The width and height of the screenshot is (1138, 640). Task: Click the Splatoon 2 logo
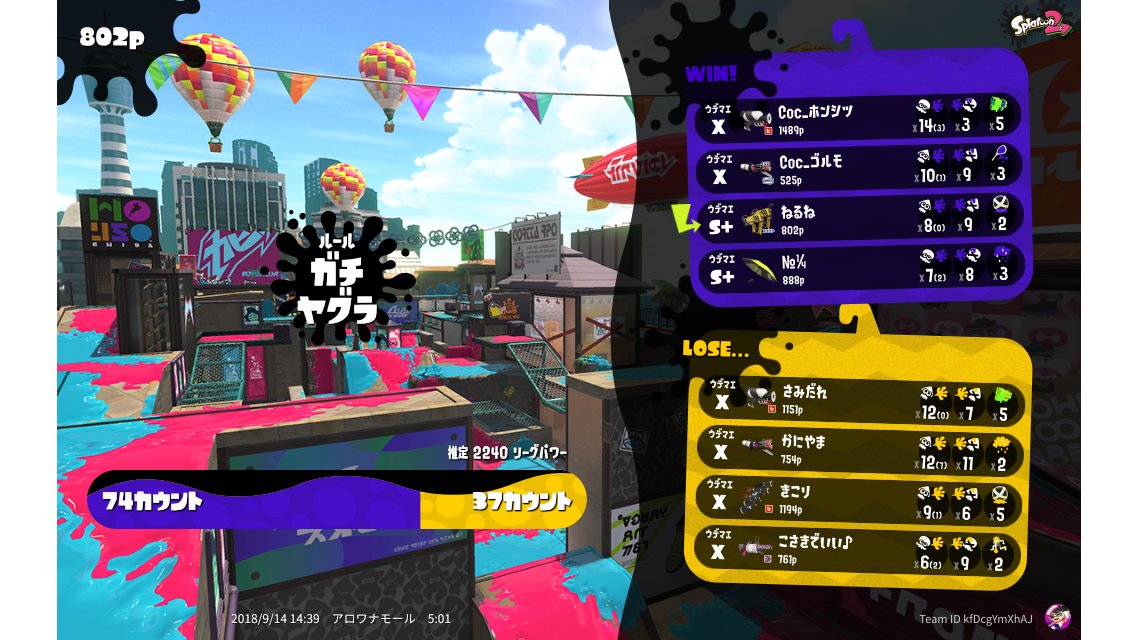click(1041, 23)
